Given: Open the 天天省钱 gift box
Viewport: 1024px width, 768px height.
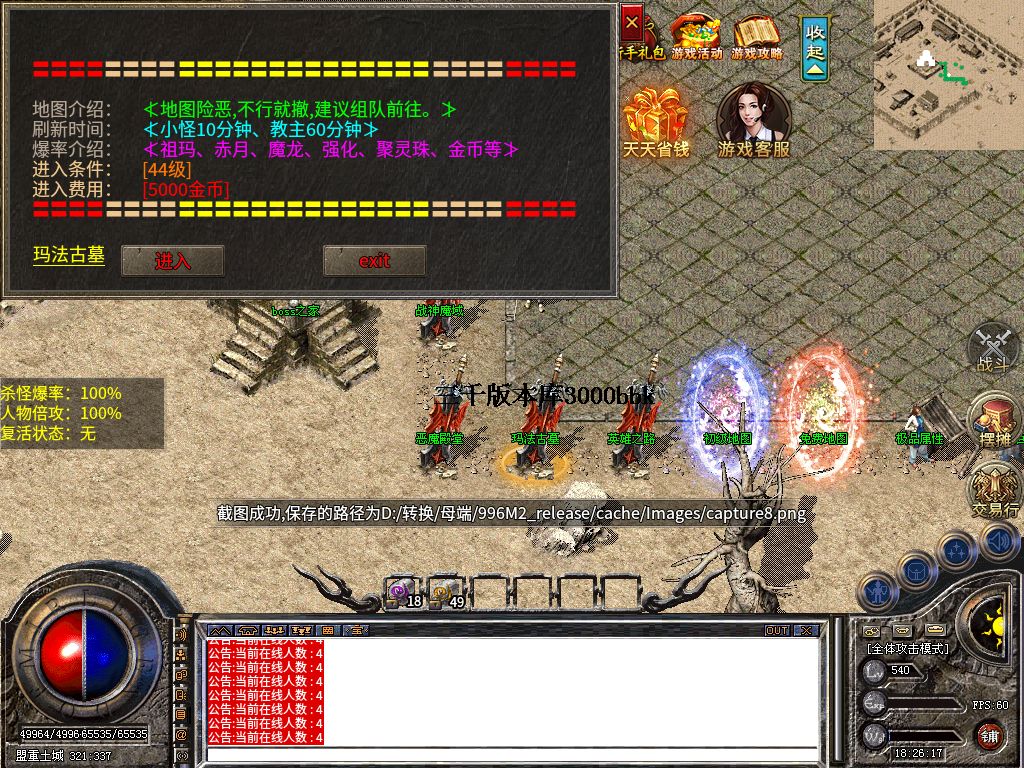Looking at the screenshot, I should click(656, 121).
